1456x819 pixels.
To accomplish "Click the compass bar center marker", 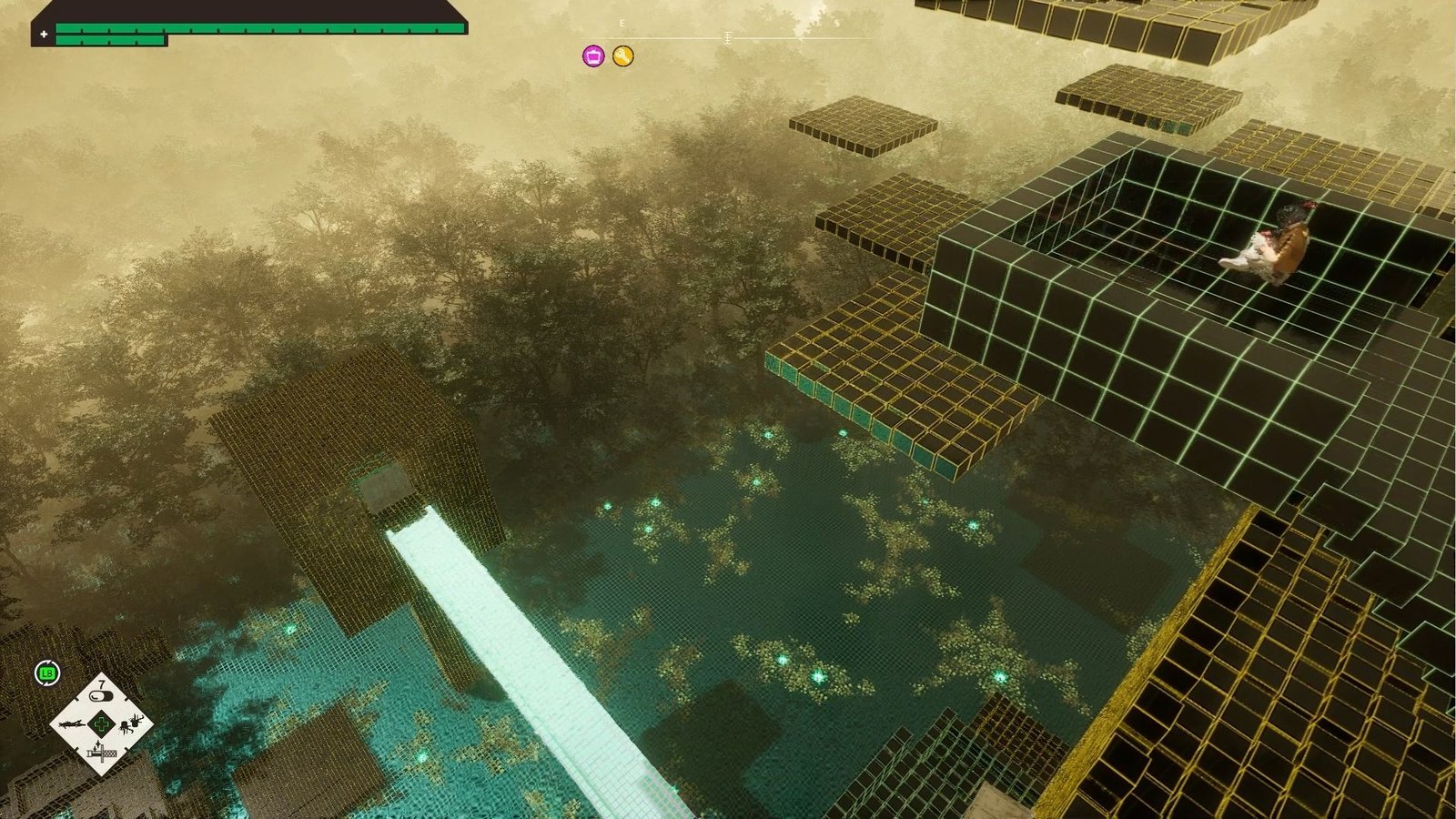I will [x=727, y=37].
